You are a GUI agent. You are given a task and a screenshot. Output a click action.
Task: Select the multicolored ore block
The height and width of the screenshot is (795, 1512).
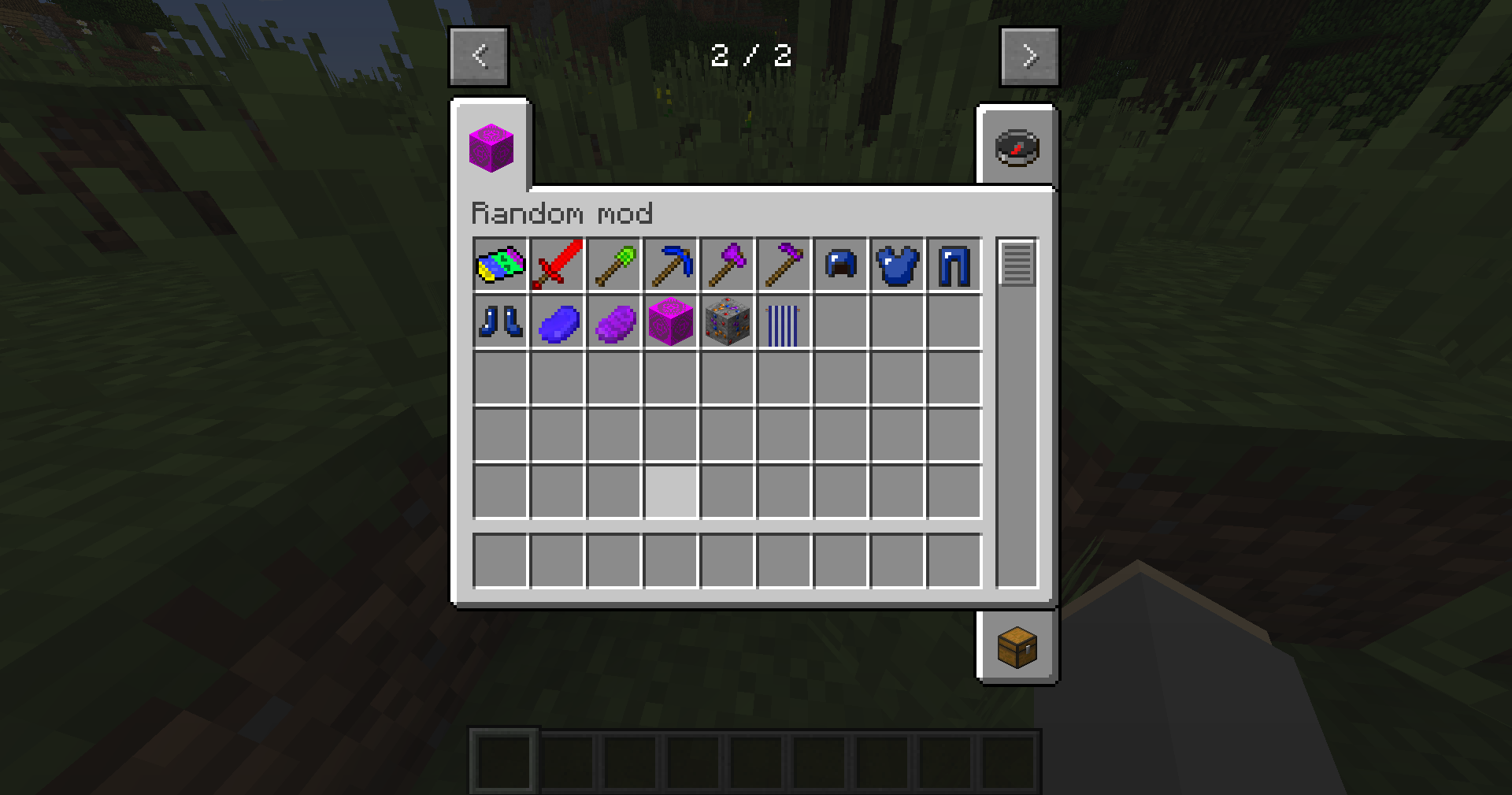click(727, 321)
